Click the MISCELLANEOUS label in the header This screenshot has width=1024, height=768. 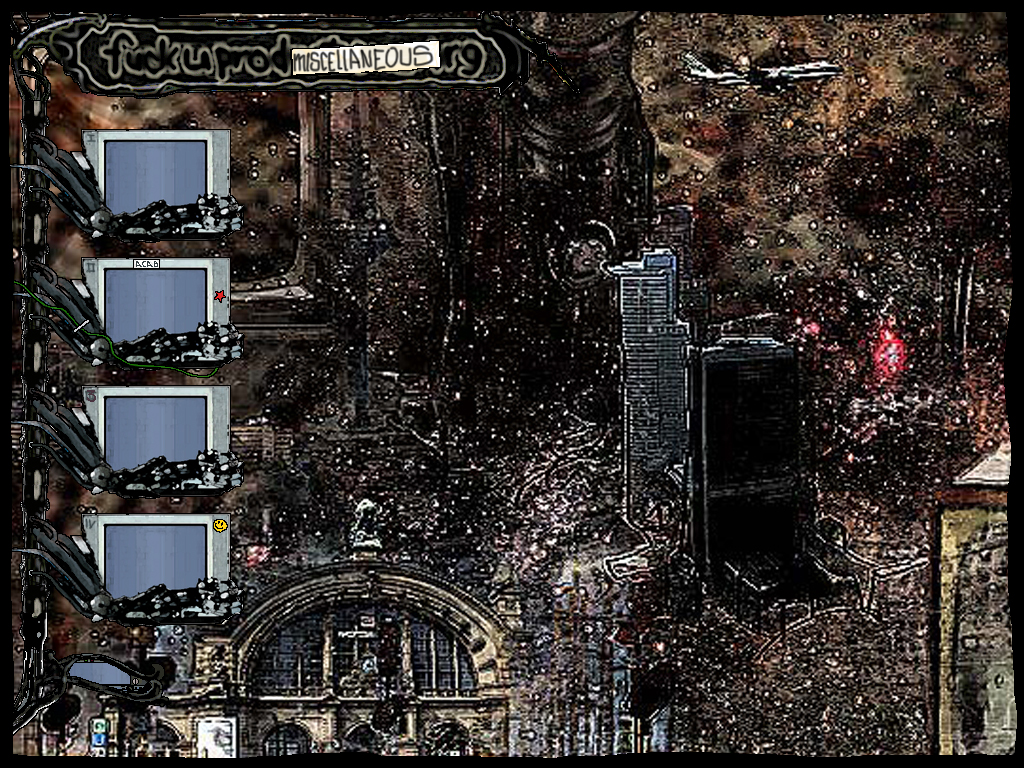pos(366,58)
